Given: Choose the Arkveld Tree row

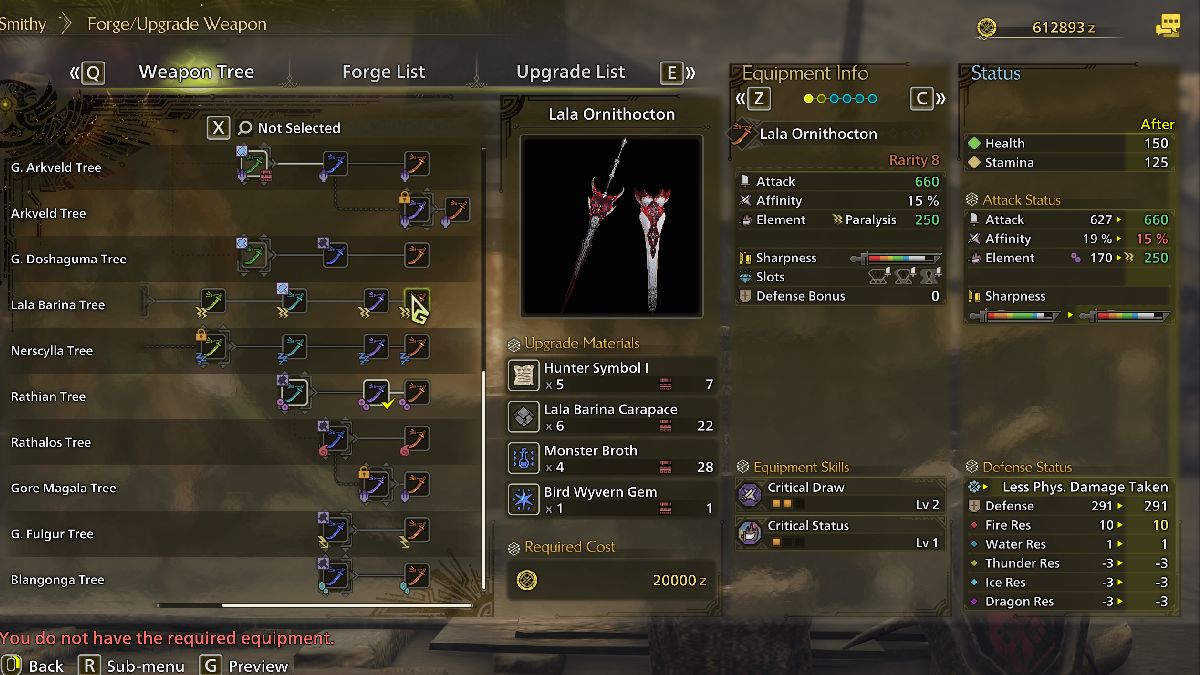Looking at the screenshot, I should (49, 213).
